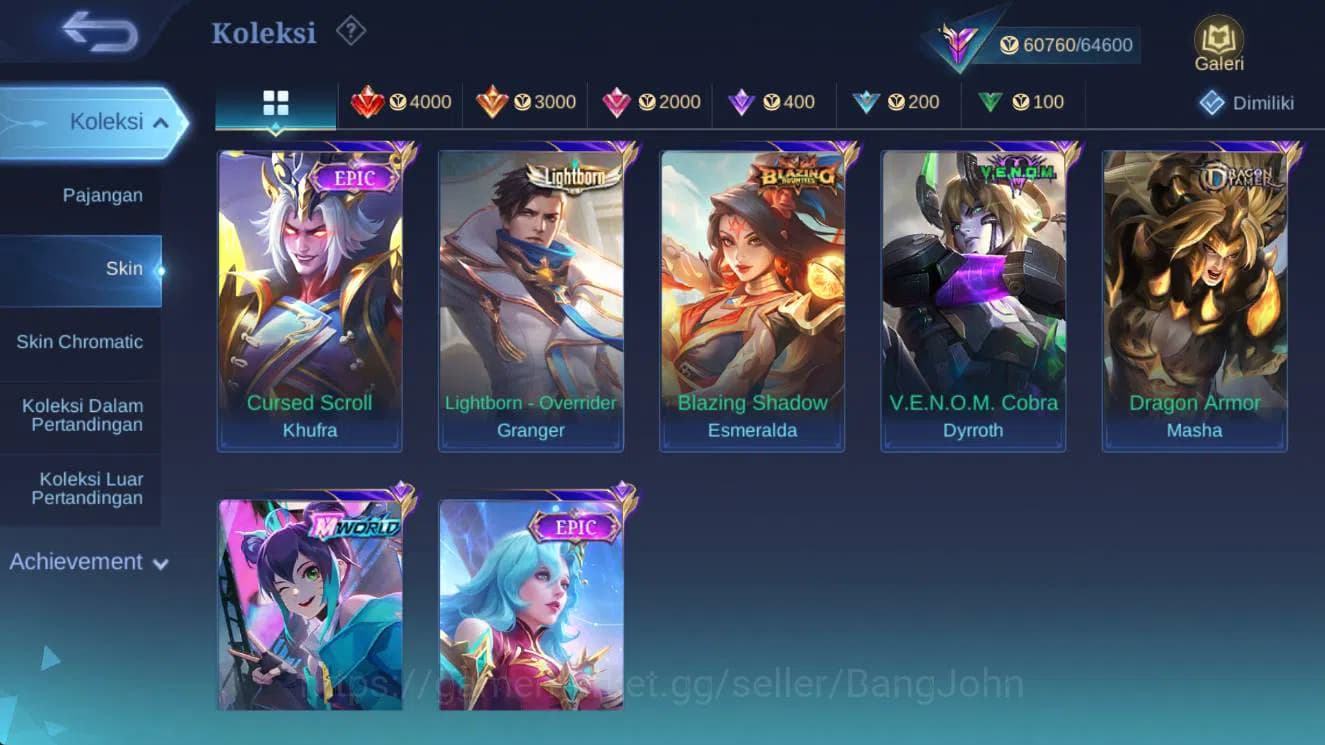1325x745 pixels.
Task: Switch to the Pajangan tab
Action: [102, 195]
